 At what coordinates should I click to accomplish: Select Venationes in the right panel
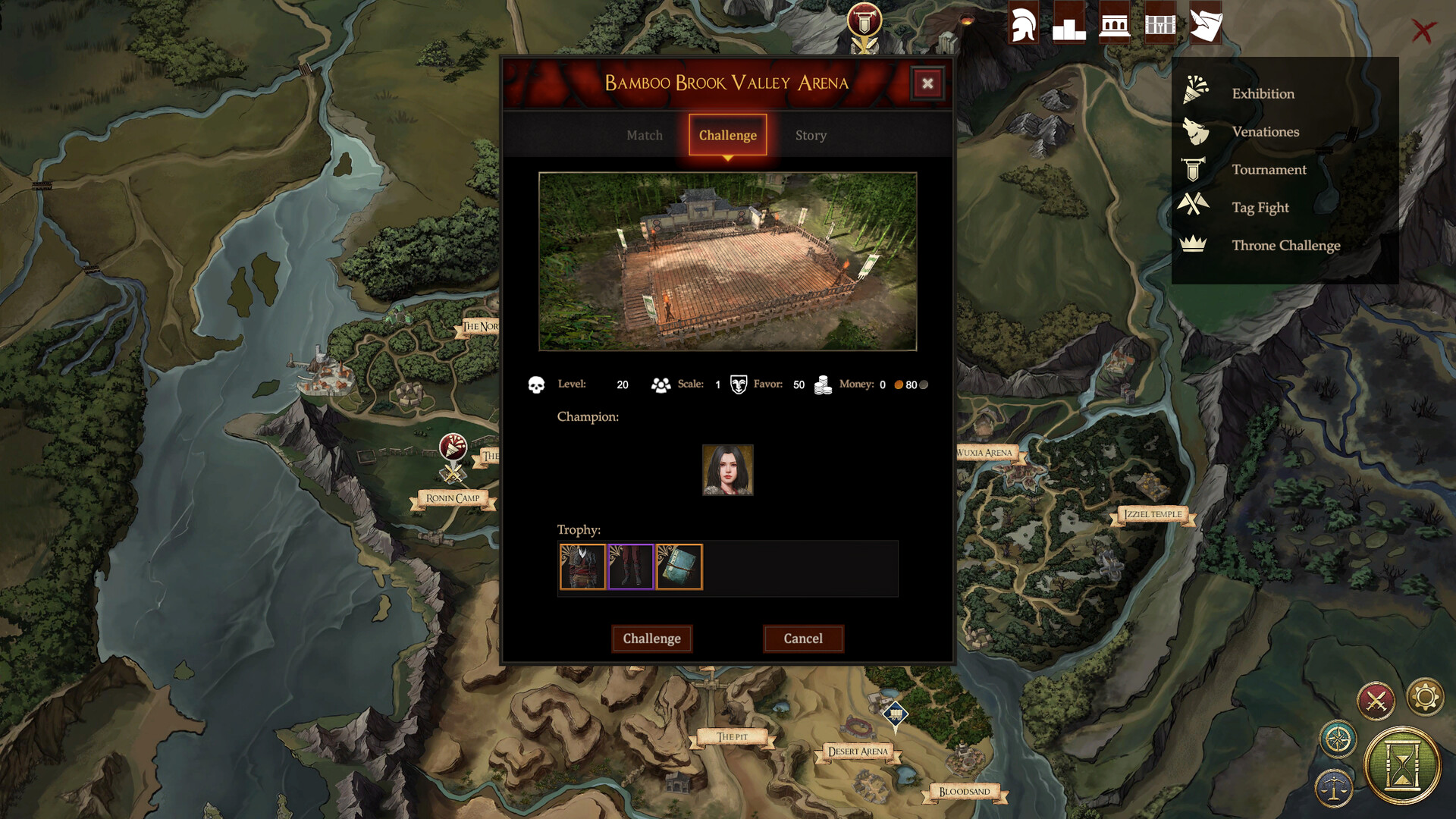1266,131
